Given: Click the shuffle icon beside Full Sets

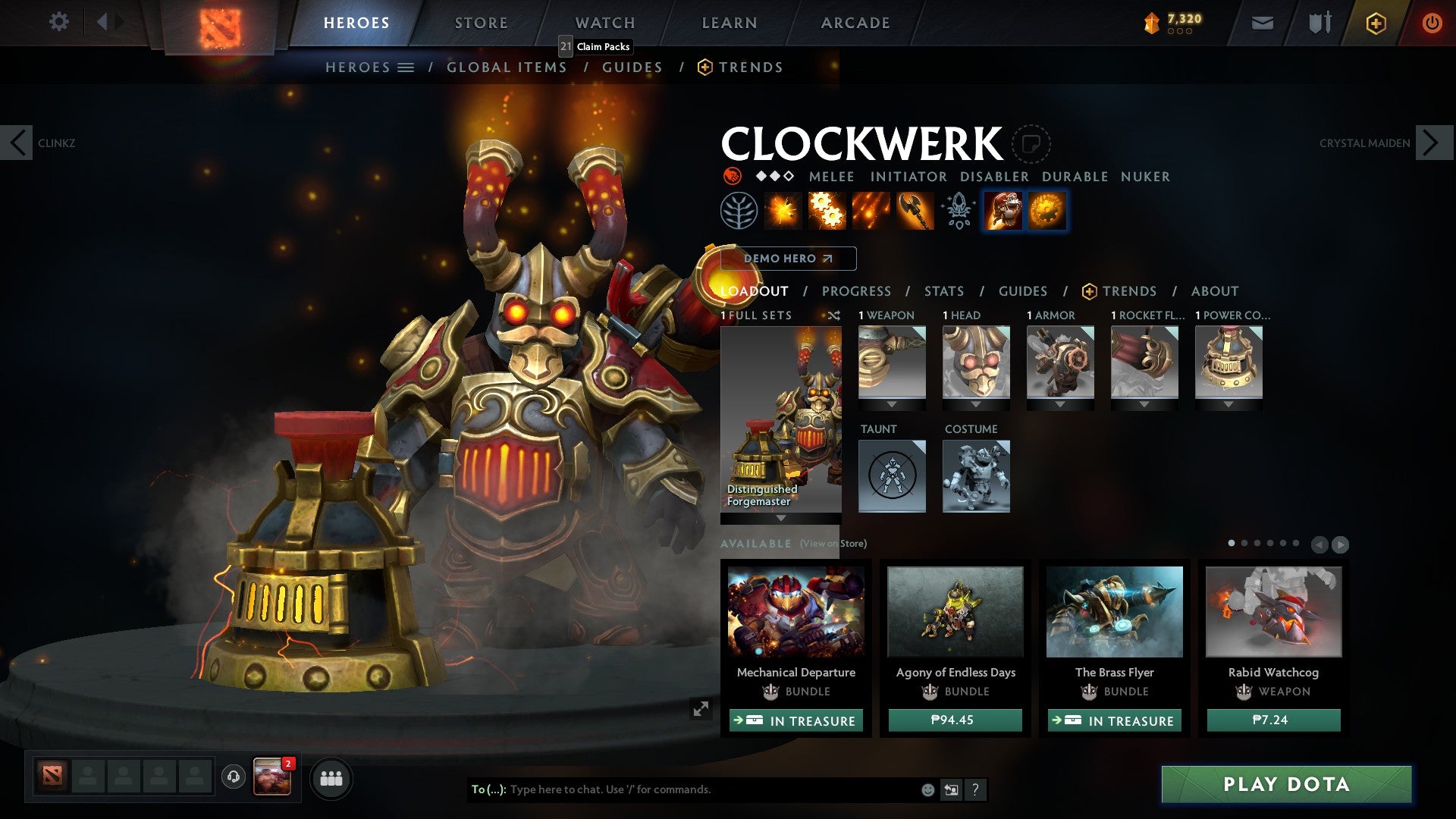Looking at the screenshot, I should click(x=834, y=315).
